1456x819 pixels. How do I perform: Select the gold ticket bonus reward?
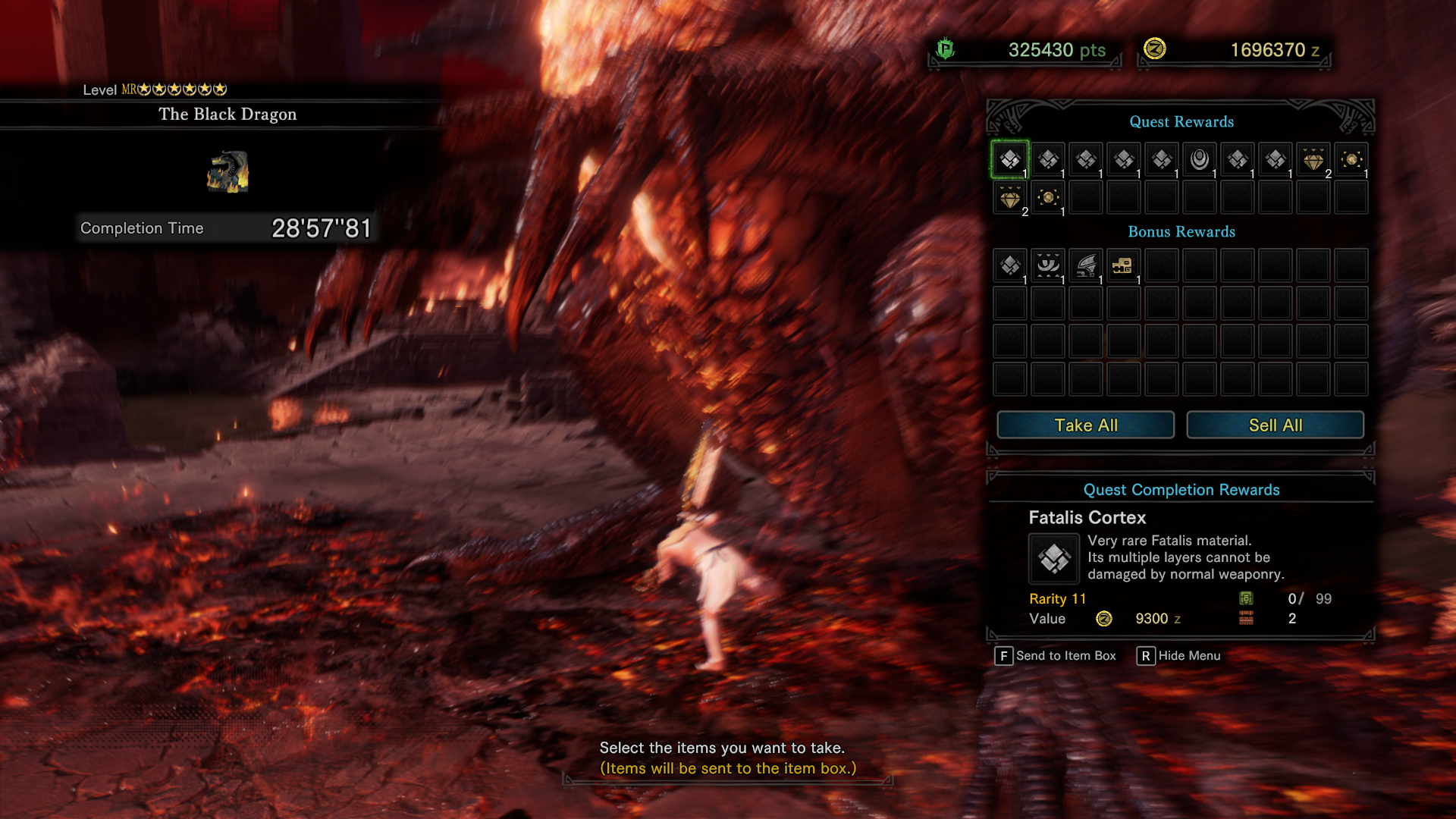[1123, 265]
